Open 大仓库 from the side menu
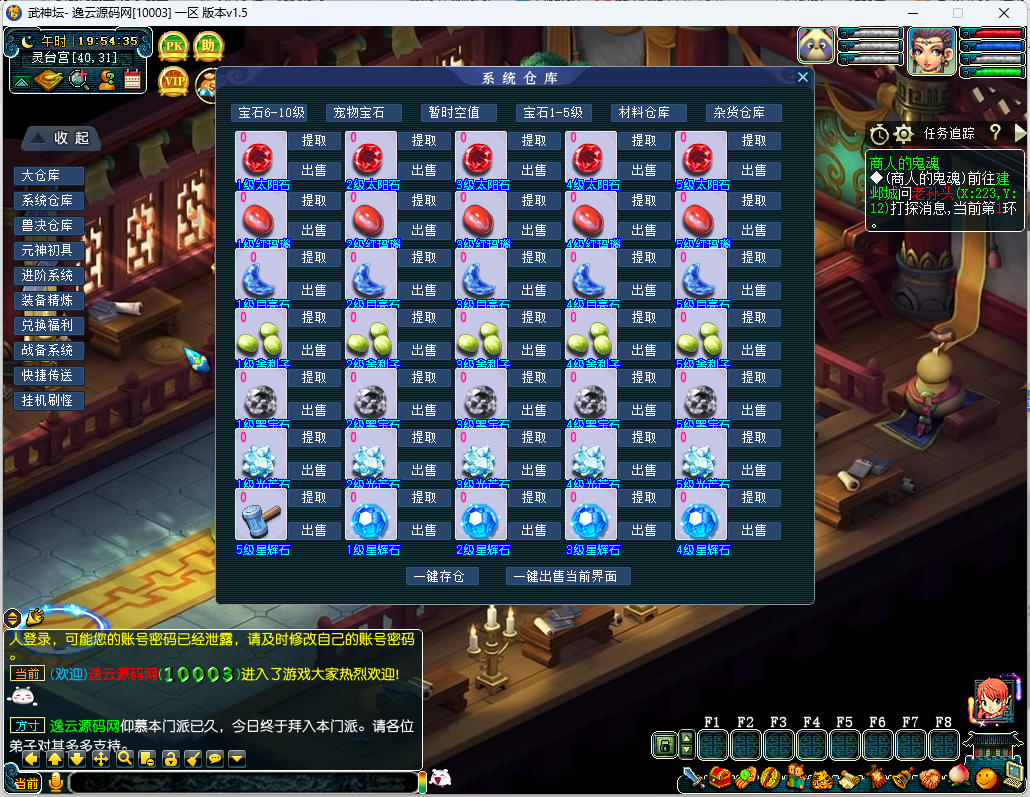 coord(48,176)
